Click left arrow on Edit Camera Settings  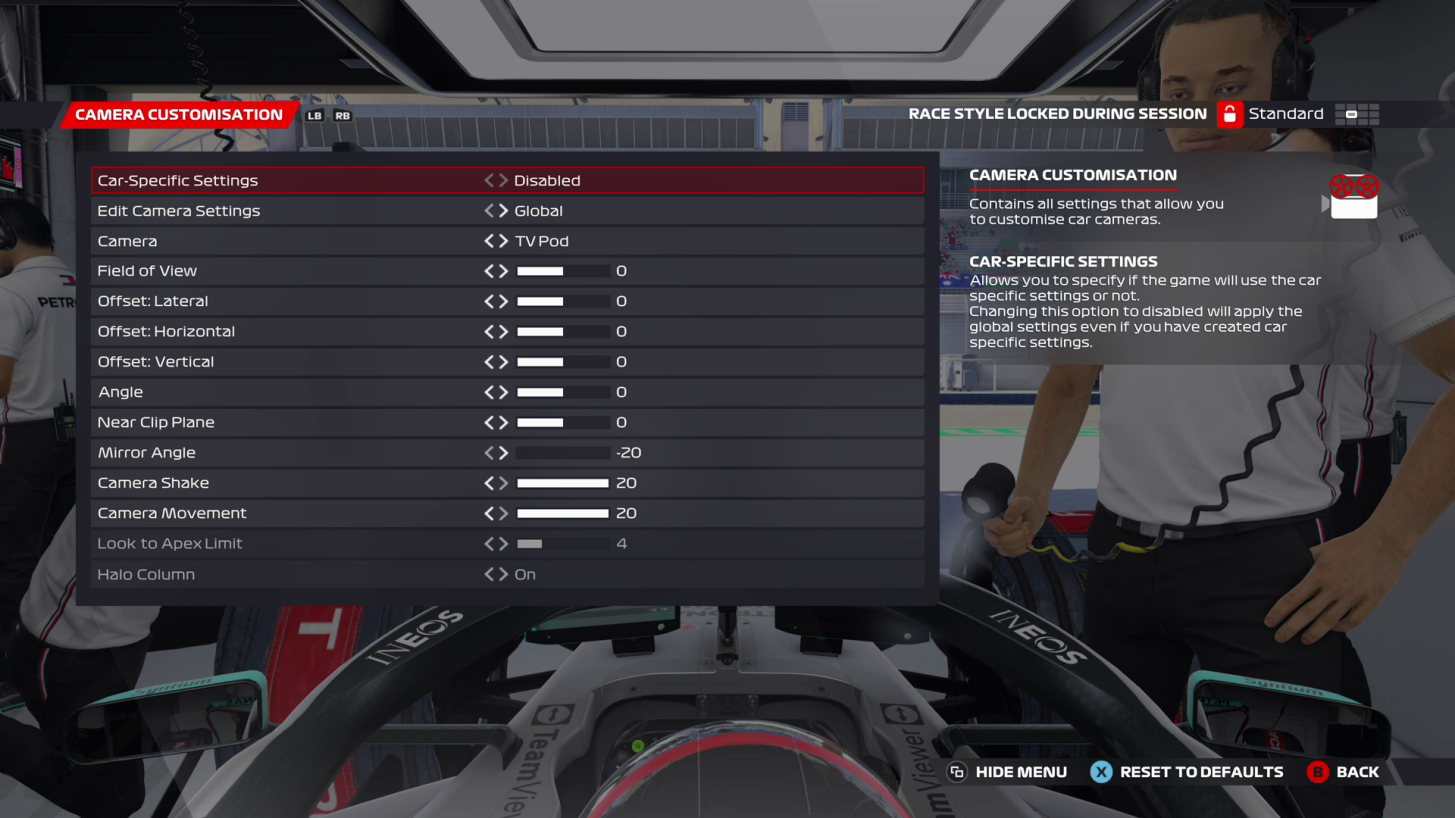click(489, 210)
